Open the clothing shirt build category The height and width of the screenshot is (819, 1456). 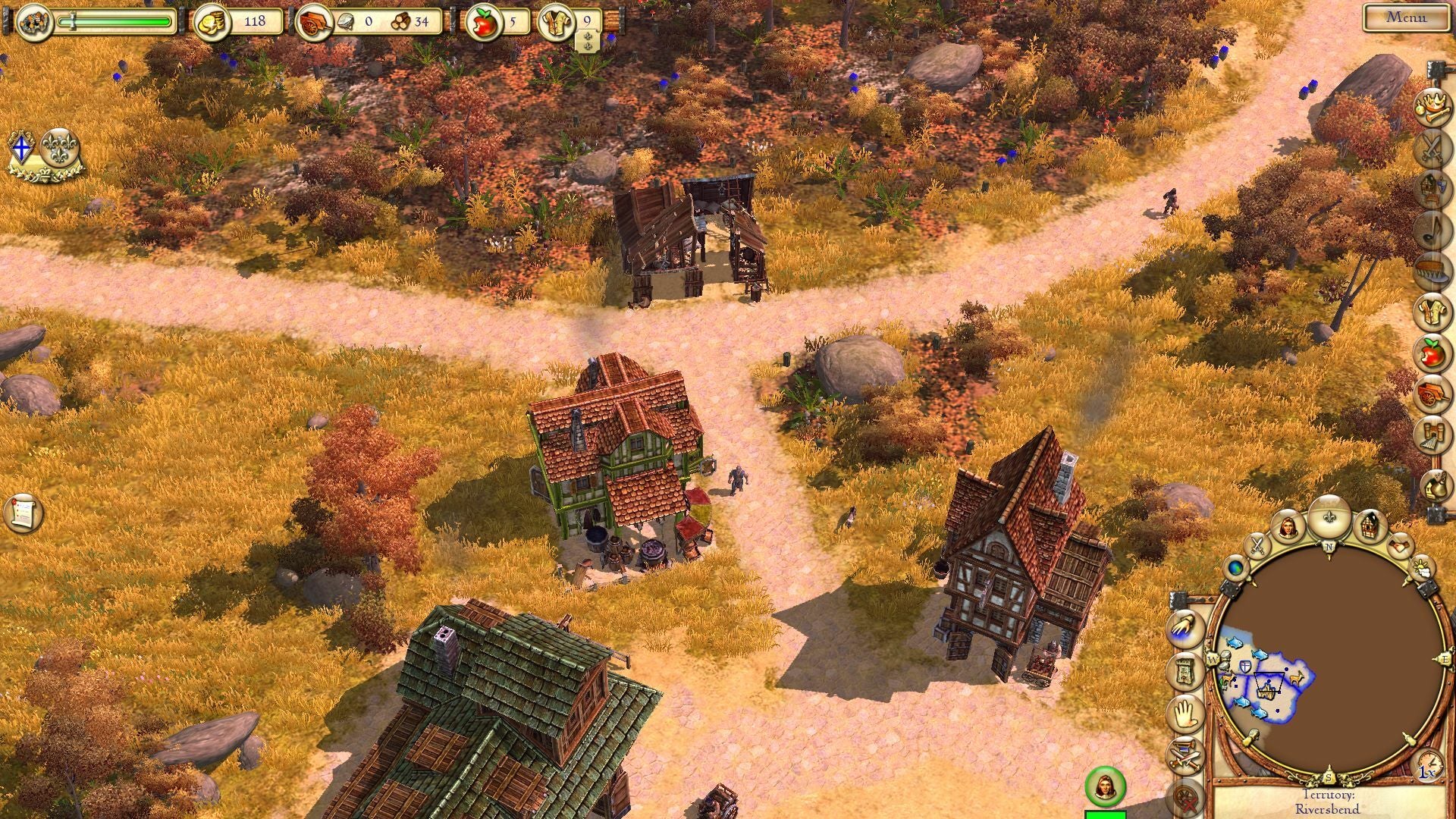point(1430,312)
